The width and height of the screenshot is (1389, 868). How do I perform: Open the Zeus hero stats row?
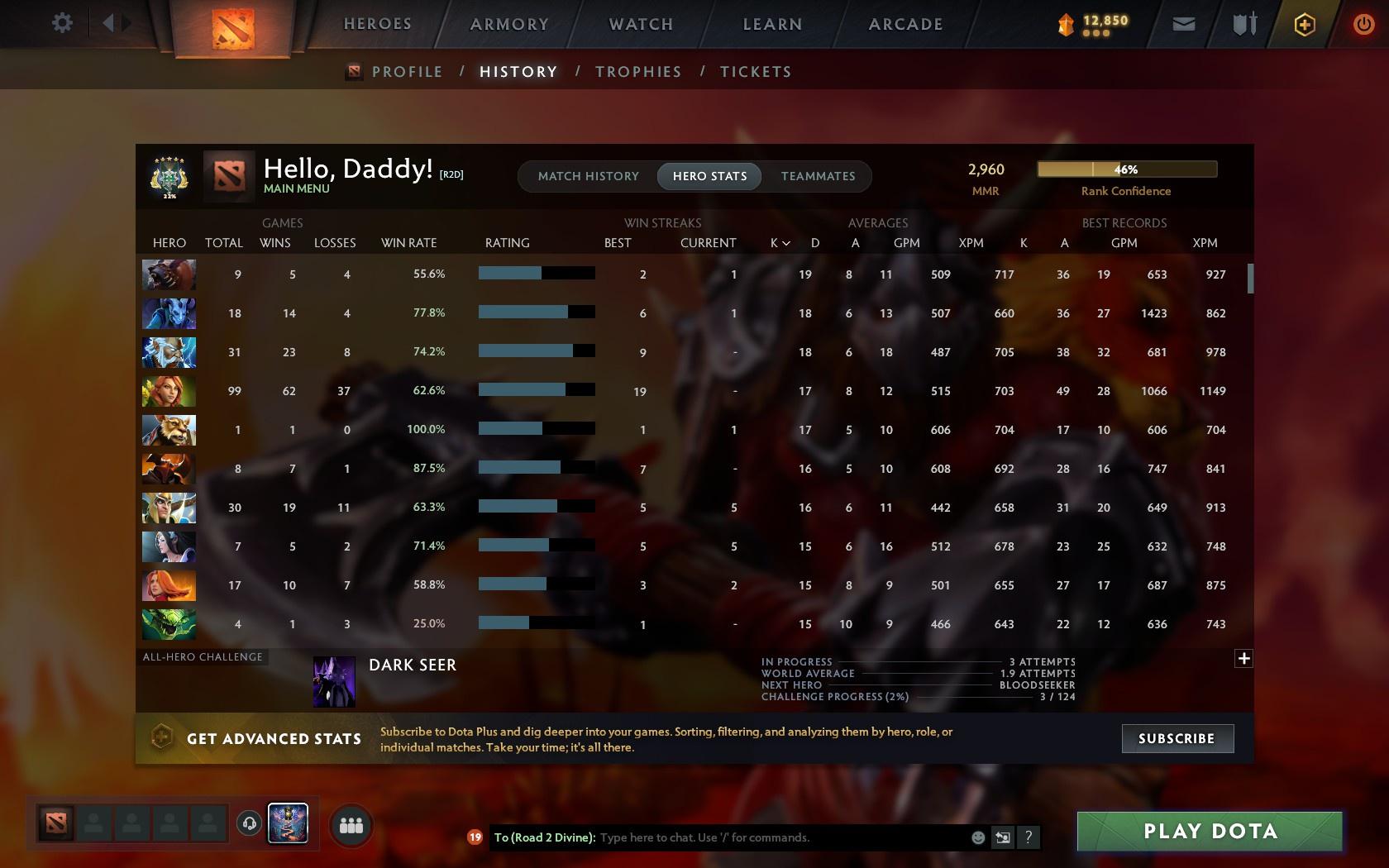(x=169, y=352)
